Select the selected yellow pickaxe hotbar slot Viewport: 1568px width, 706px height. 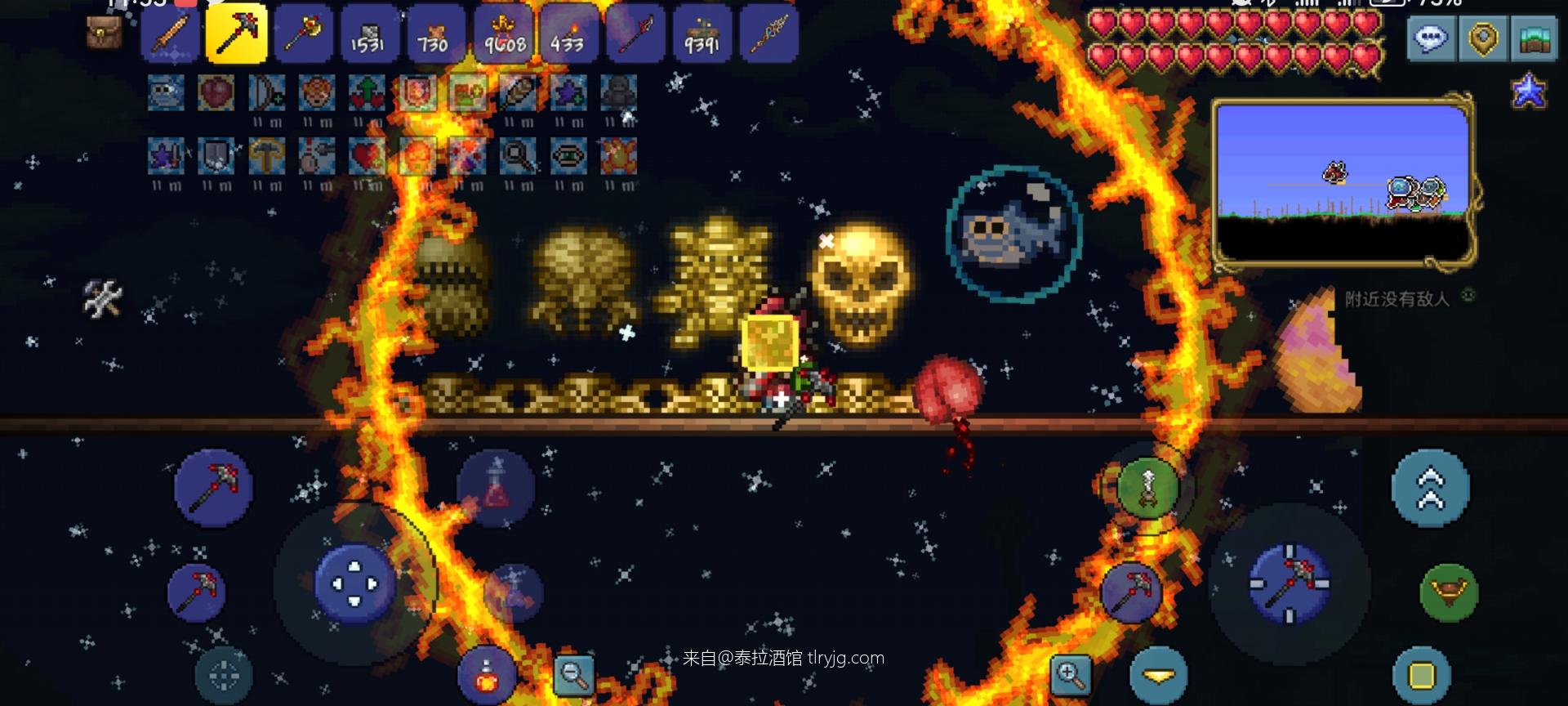click(236, 34)
